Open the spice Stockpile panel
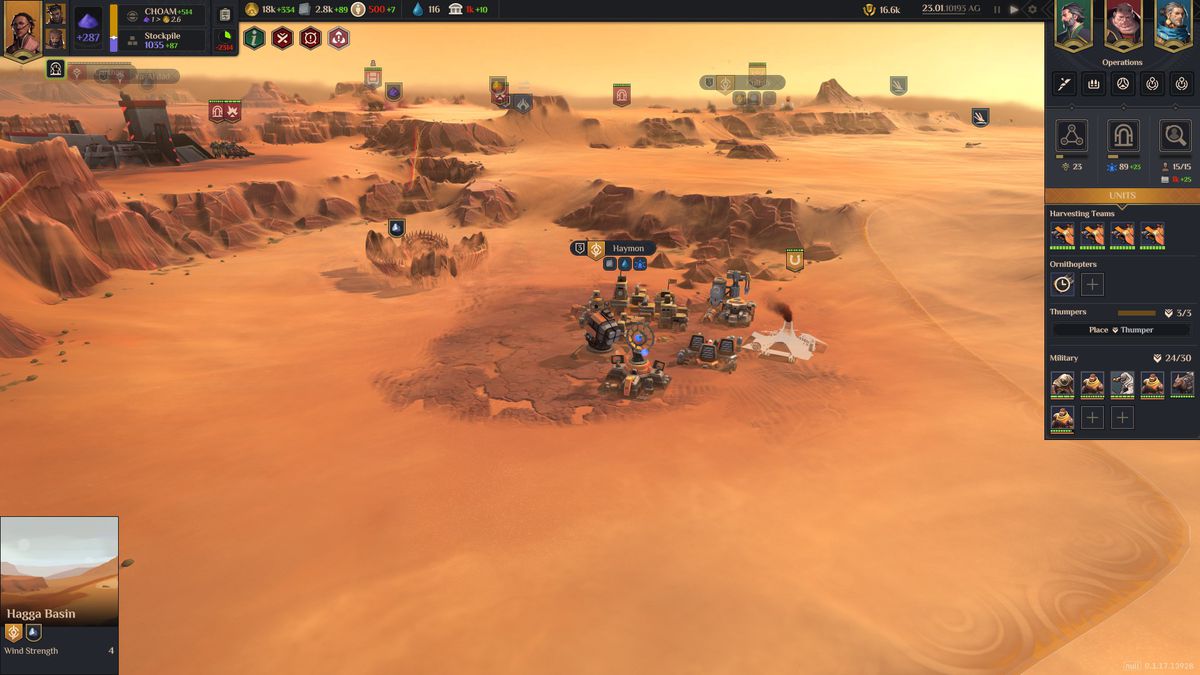Viewport: 1200px width, 675px height. point(165,40)
